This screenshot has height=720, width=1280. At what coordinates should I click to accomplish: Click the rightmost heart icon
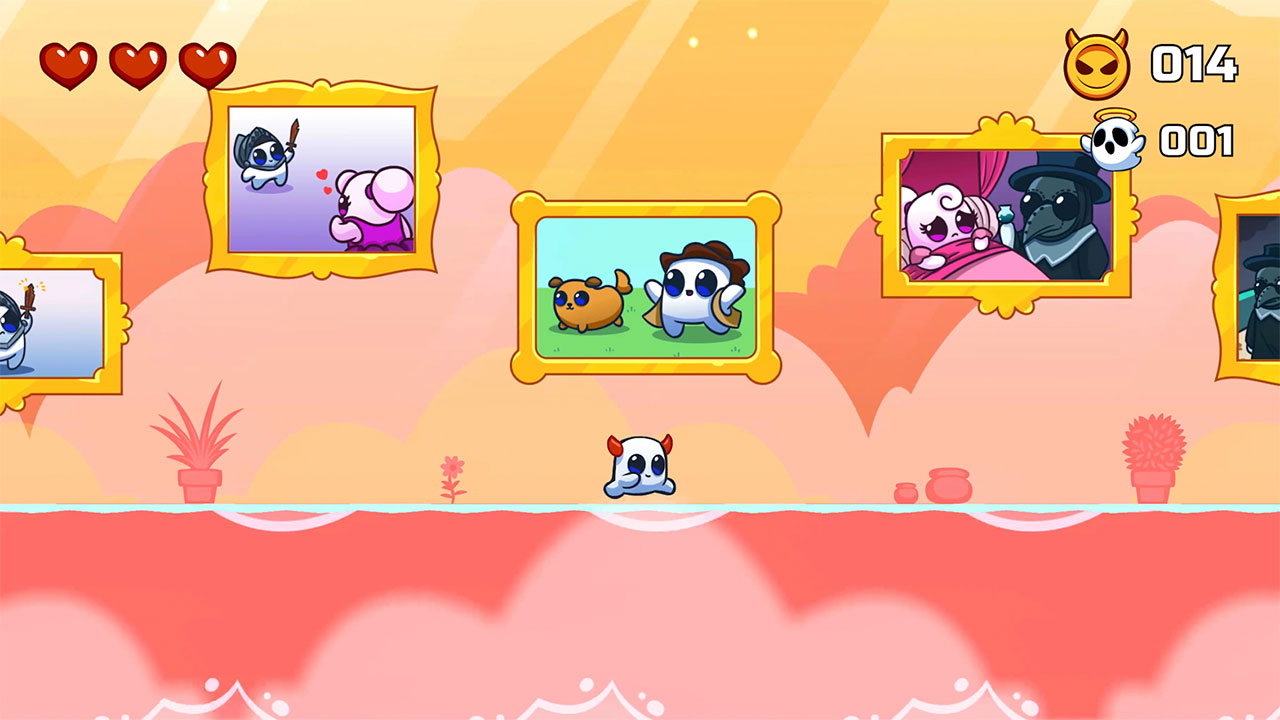pos(208,62)
